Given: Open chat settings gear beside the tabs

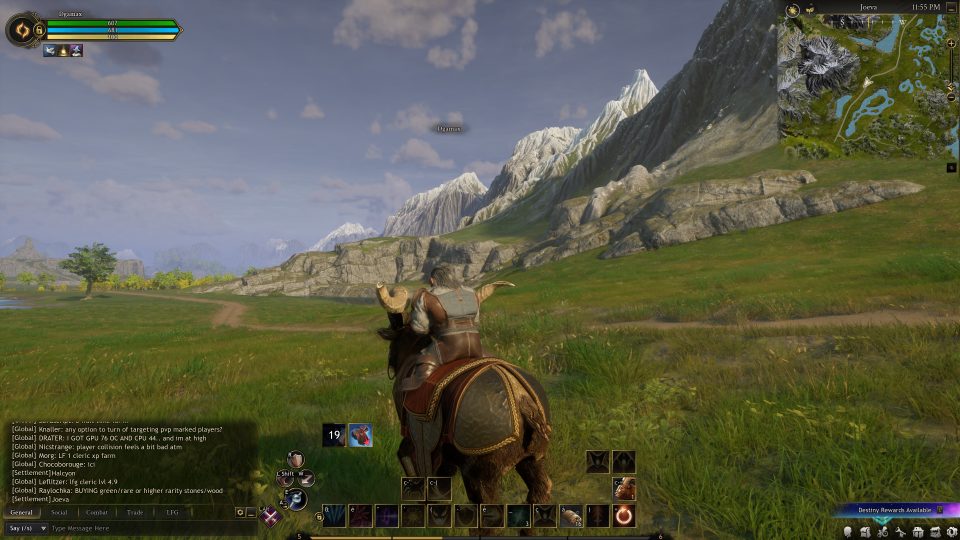Looking at the screenshot, I should (240, 512).
